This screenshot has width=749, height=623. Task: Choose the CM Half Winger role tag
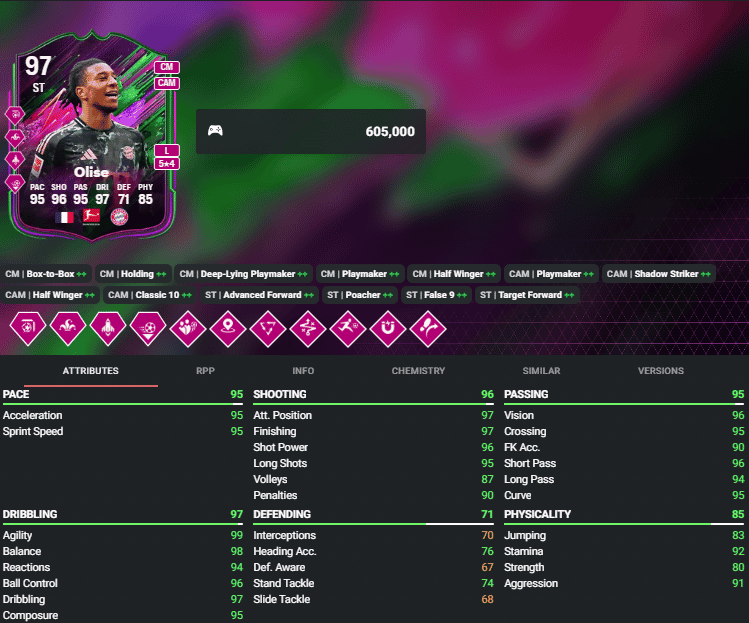point(453,274)
